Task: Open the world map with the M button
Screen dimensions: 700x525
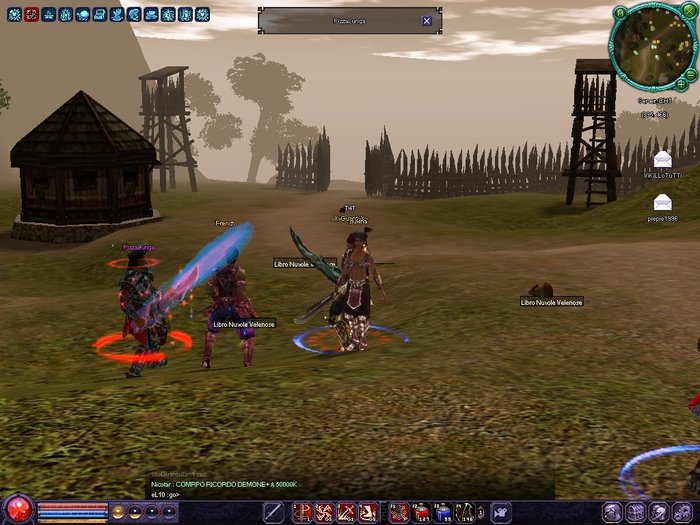Action: (x=620, y=12)
